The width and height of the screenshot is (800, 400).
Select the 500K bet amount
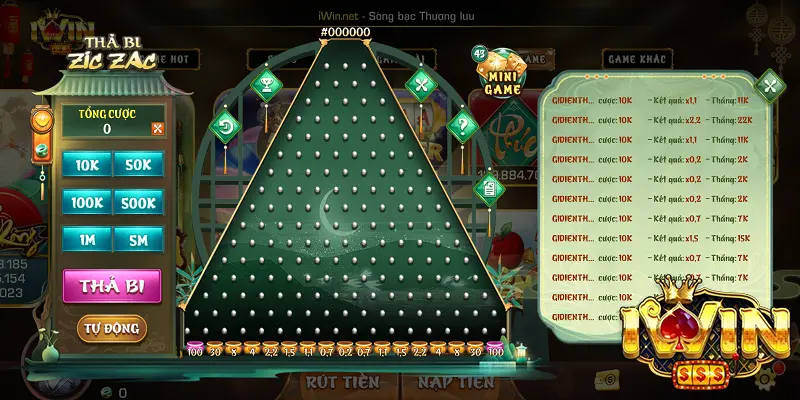138,202
